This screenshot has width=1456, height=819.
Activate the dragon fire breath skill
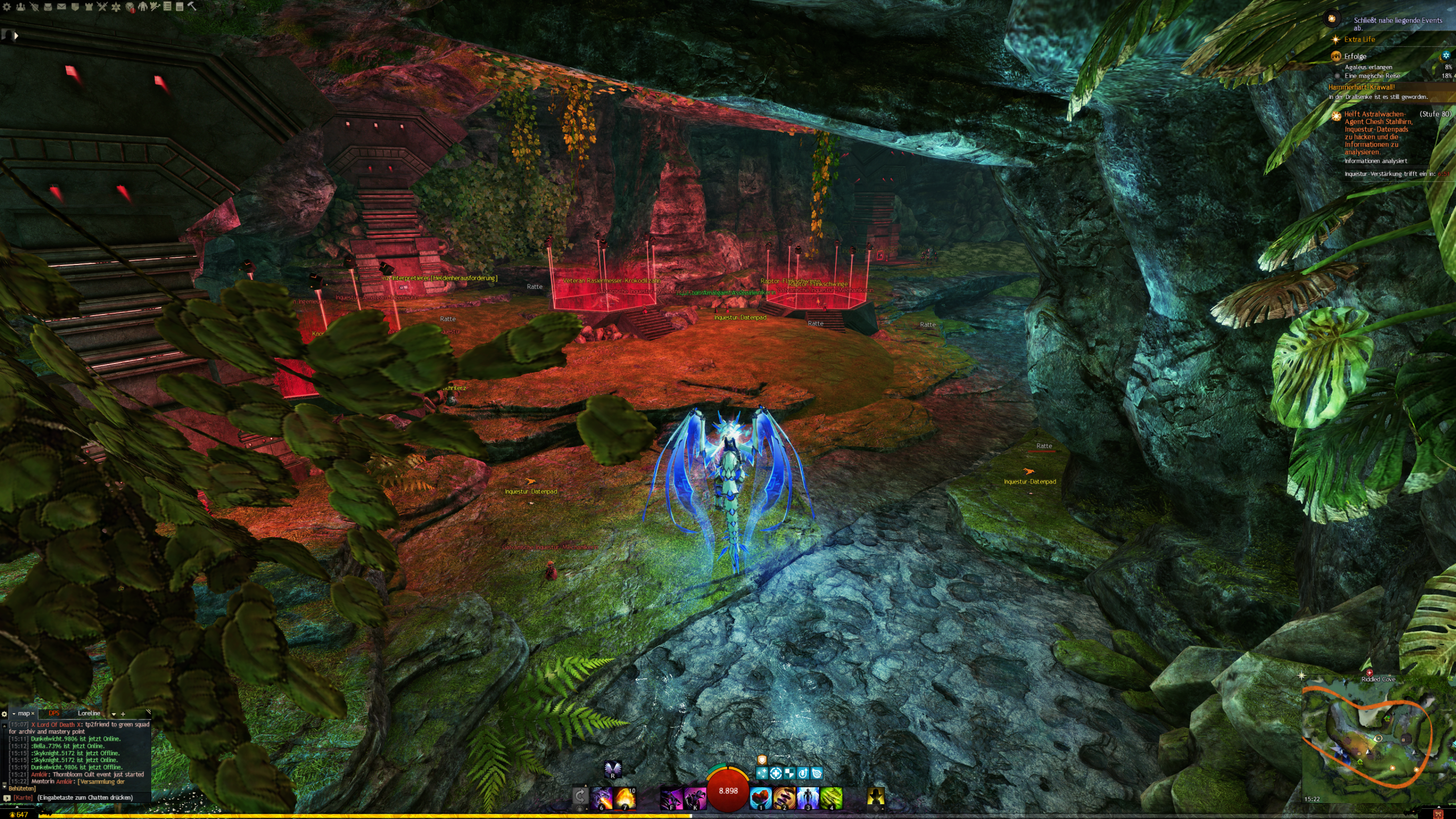click(x=602, y=797)
